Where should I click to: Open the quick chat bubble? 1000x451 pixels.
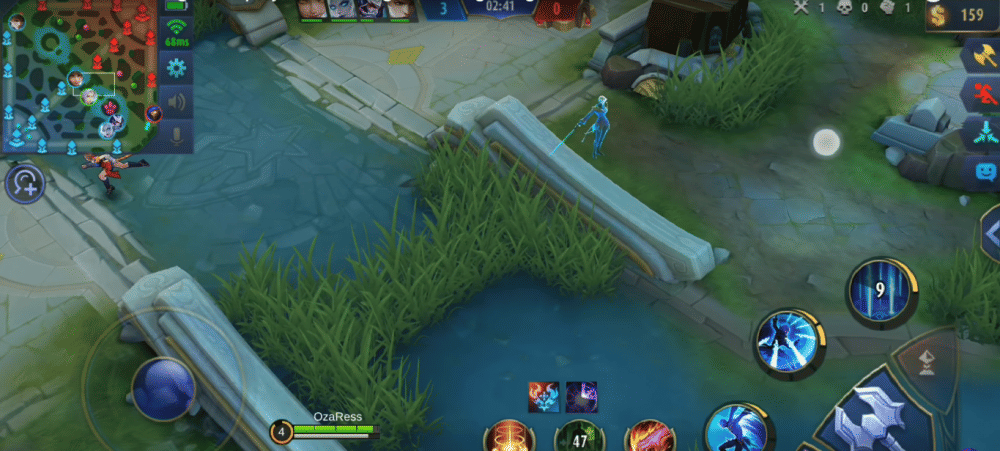984,171
